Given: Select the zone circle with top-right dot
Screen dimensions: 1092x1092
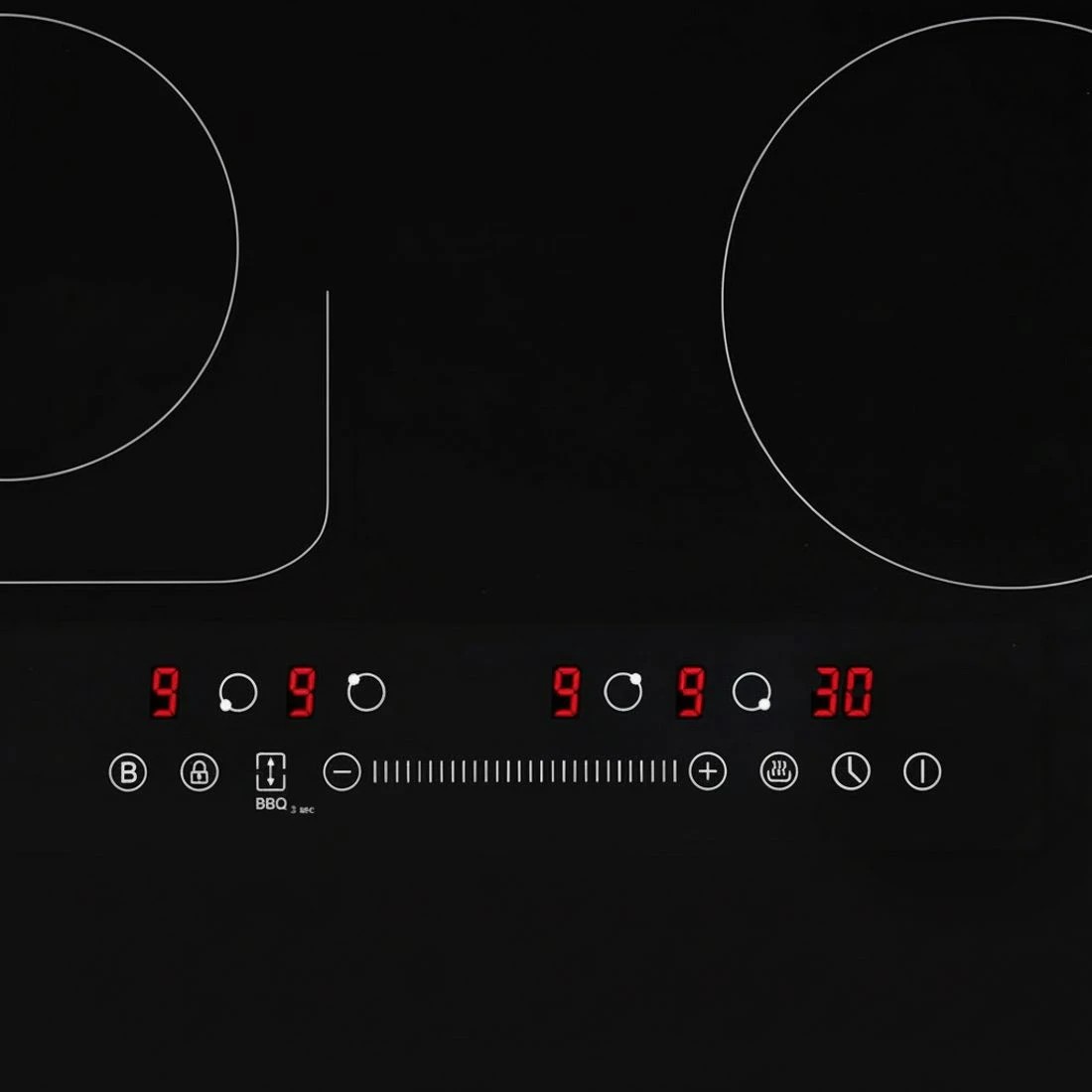Looking at the screenshot, I should (623, 692).
